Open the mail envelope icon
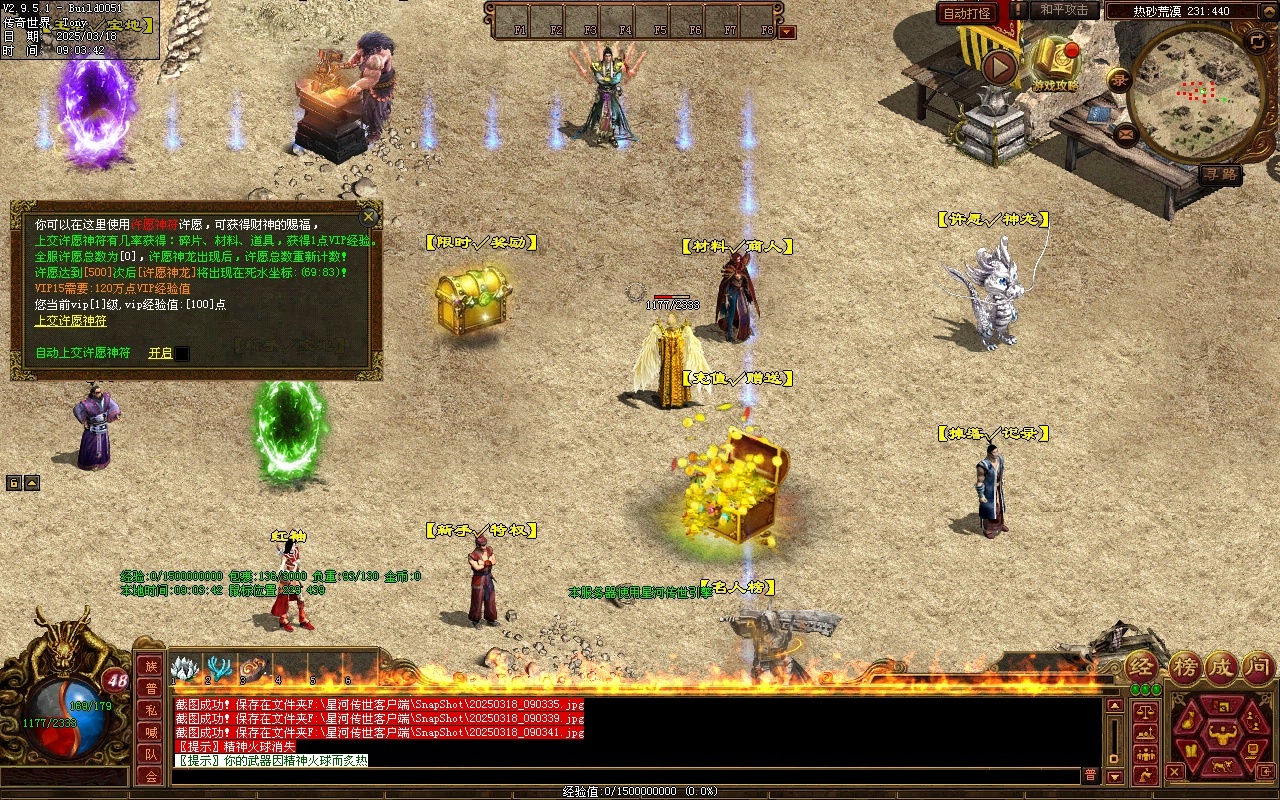The image size is (1280, 800). pyautogui.click(x=1127, y=133)
